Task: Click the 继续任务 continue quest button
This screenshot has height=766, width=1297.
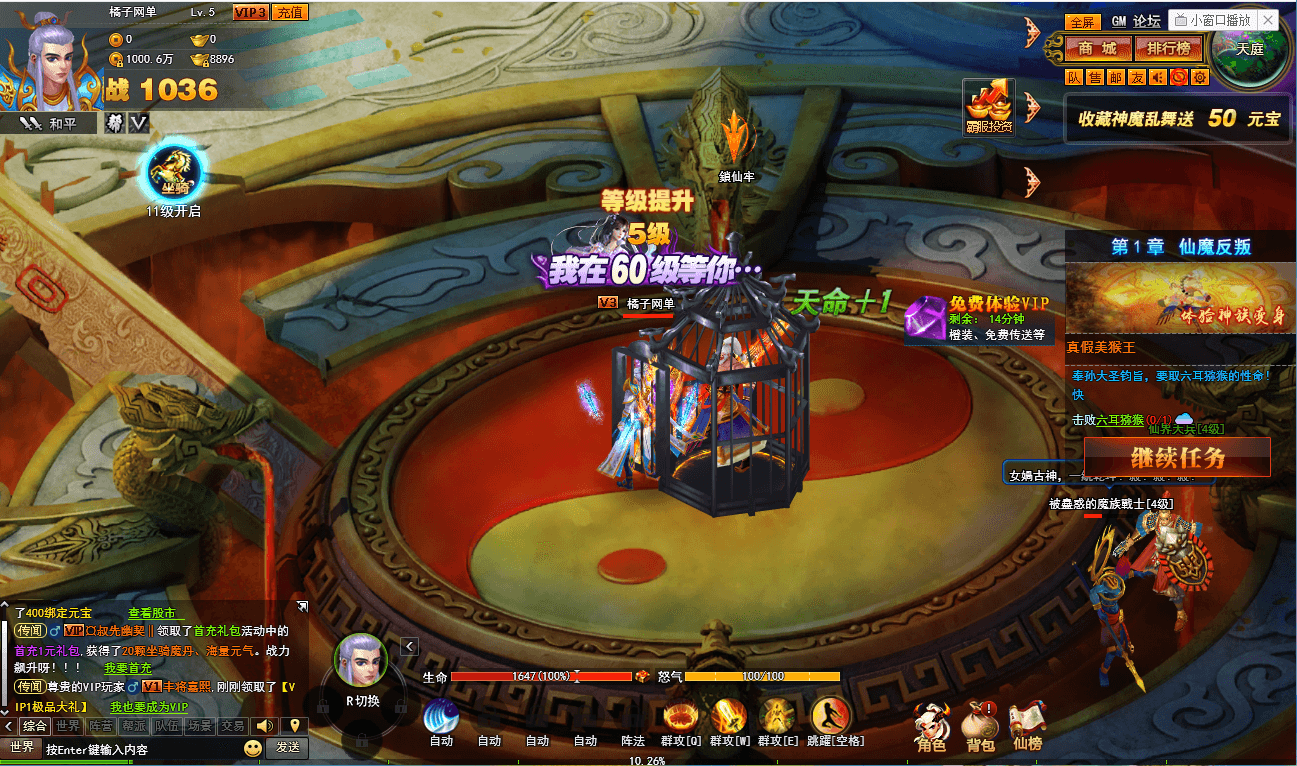Action: click(1177, 458)
